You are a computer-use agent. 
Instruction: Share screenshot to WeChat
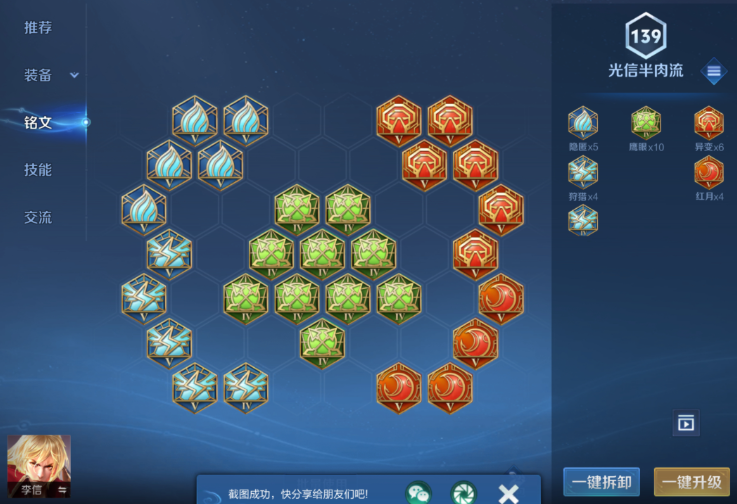click(418, 492)
